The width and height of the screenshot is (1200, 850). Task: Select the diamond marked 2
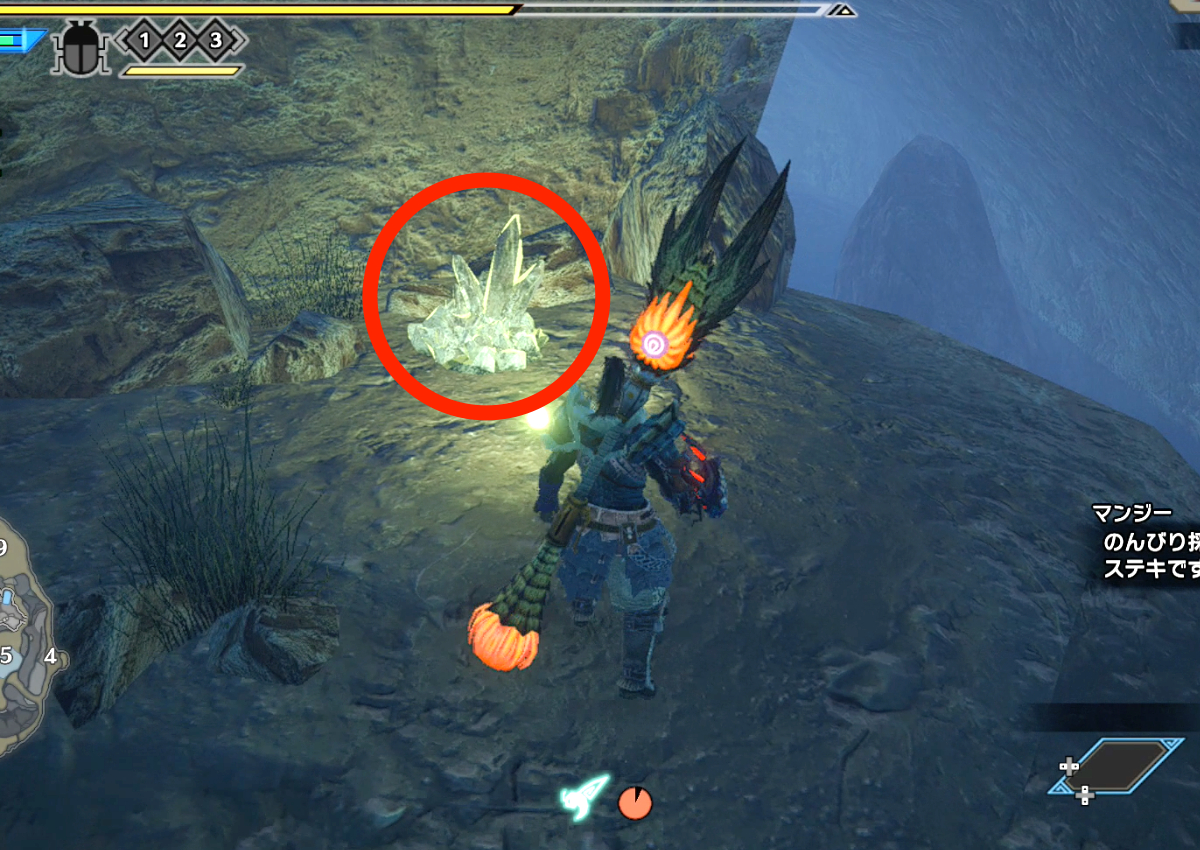pos(180,40)
